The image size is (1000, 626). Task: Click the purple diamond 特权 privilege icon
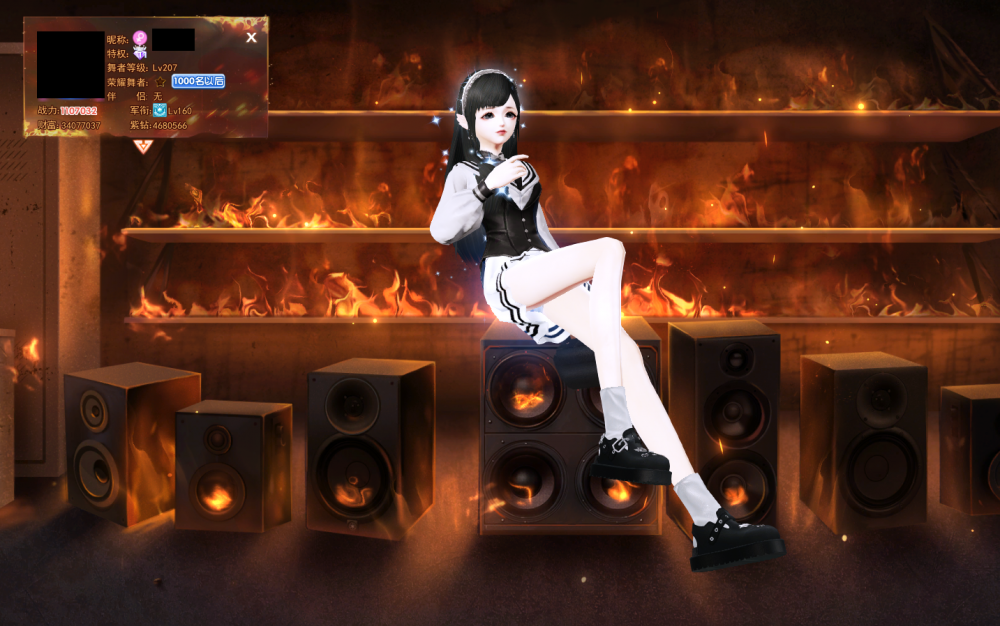[141, 53]
